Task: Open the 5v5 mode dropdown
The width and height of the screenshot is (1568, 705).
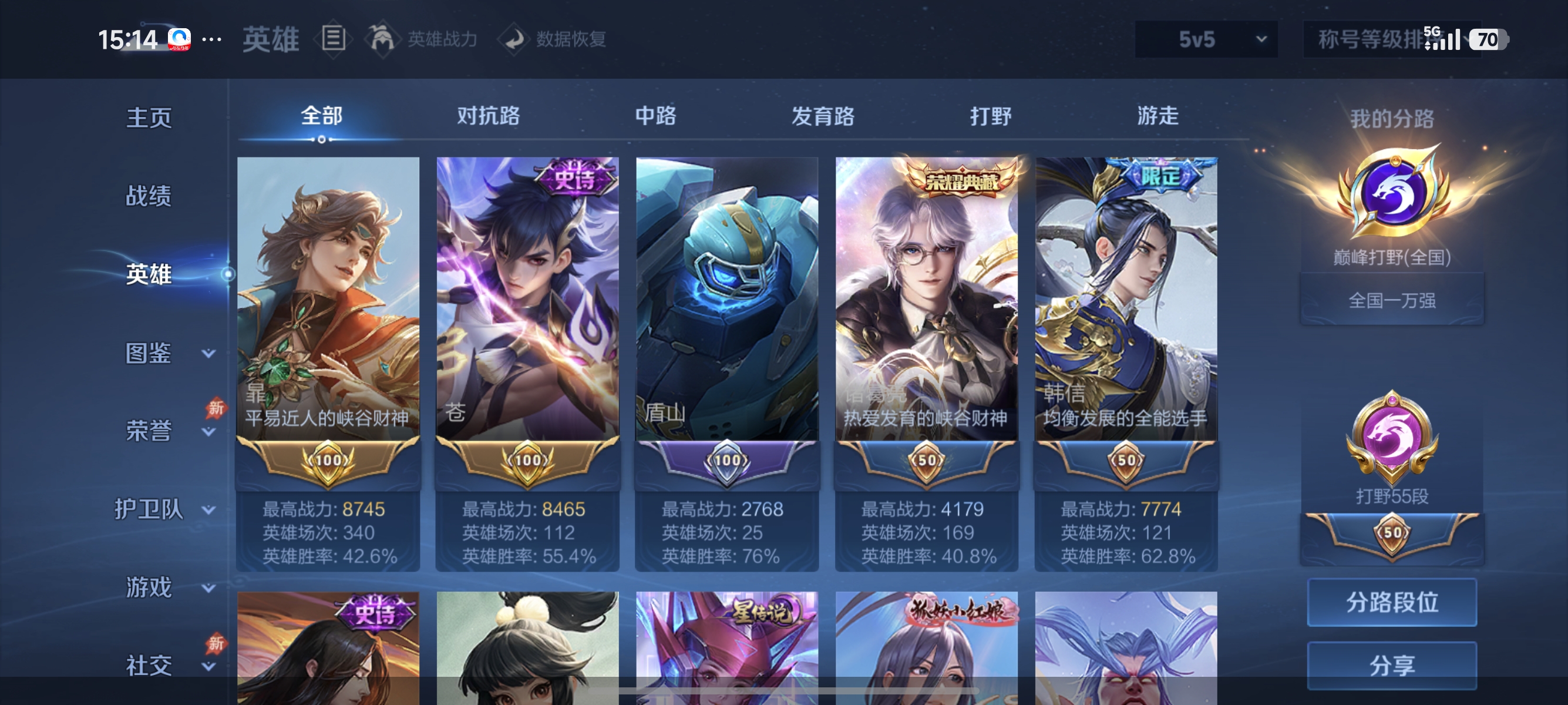Action: pos(1205,38)
